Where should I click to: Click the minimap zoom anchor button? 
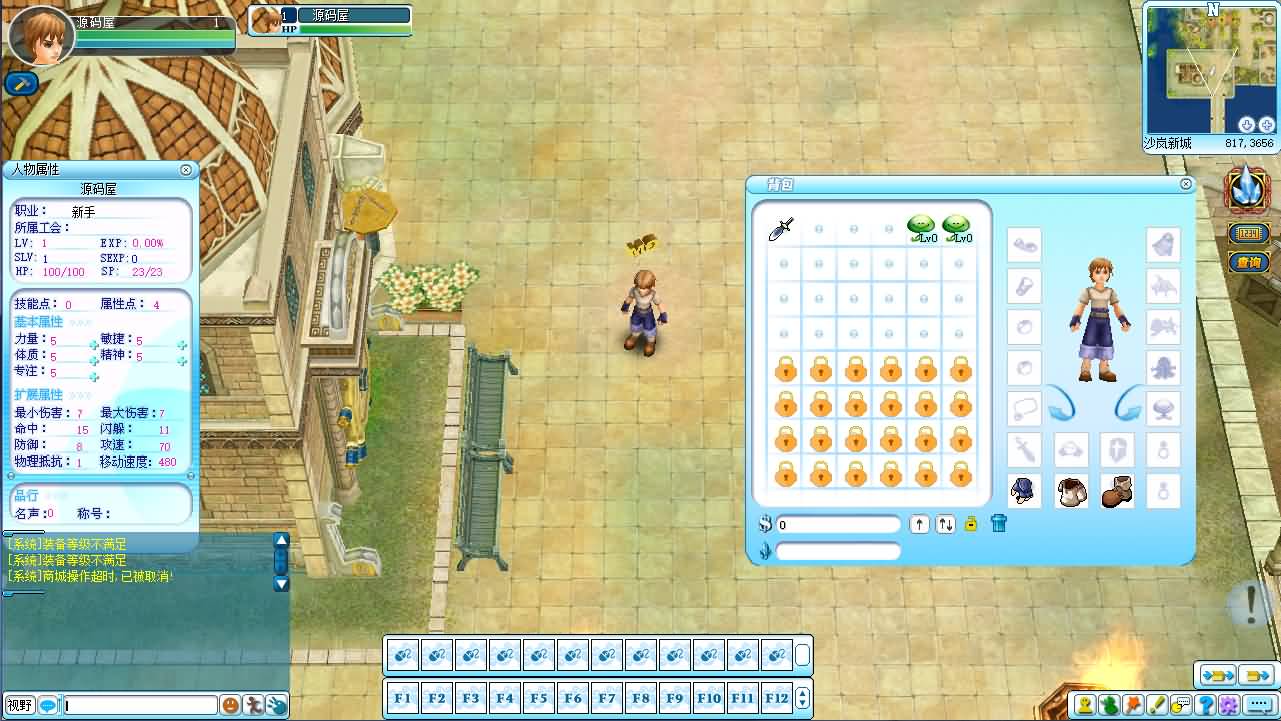pos(1246,124)
